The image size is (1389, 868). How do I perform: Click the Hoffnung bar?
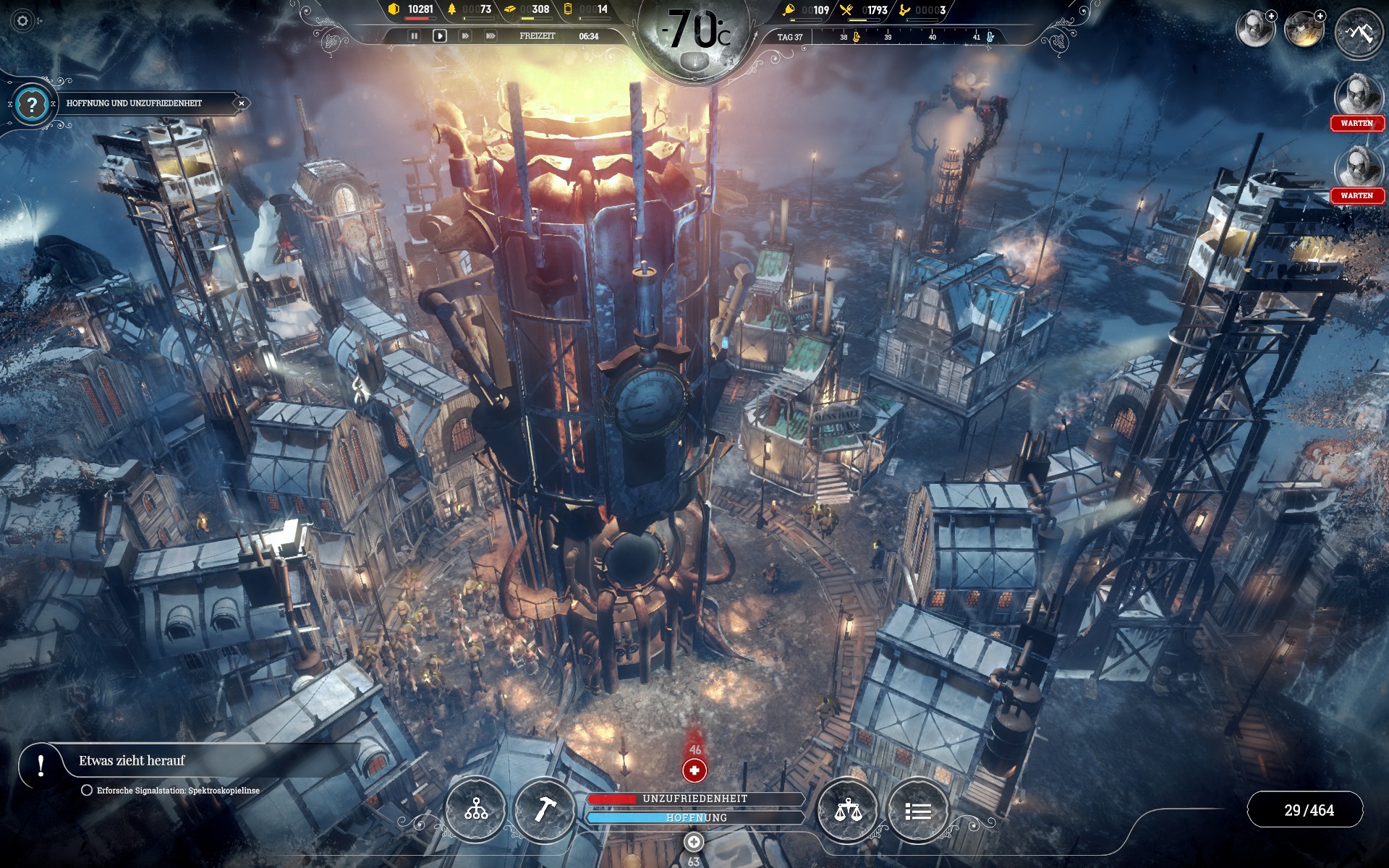(x=696, y=817)
